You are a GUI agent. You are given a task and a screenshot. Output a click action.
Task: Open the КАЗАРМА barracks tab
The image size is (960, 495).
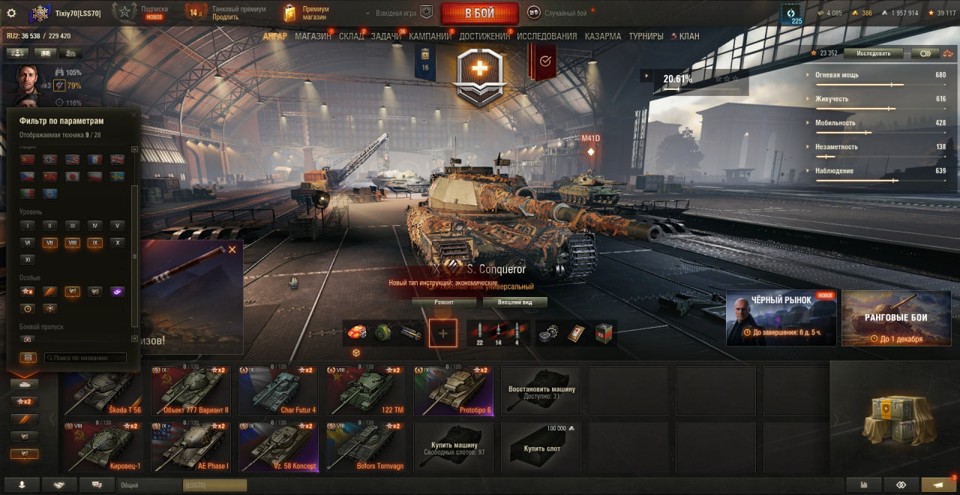click(x=603, y=36)
